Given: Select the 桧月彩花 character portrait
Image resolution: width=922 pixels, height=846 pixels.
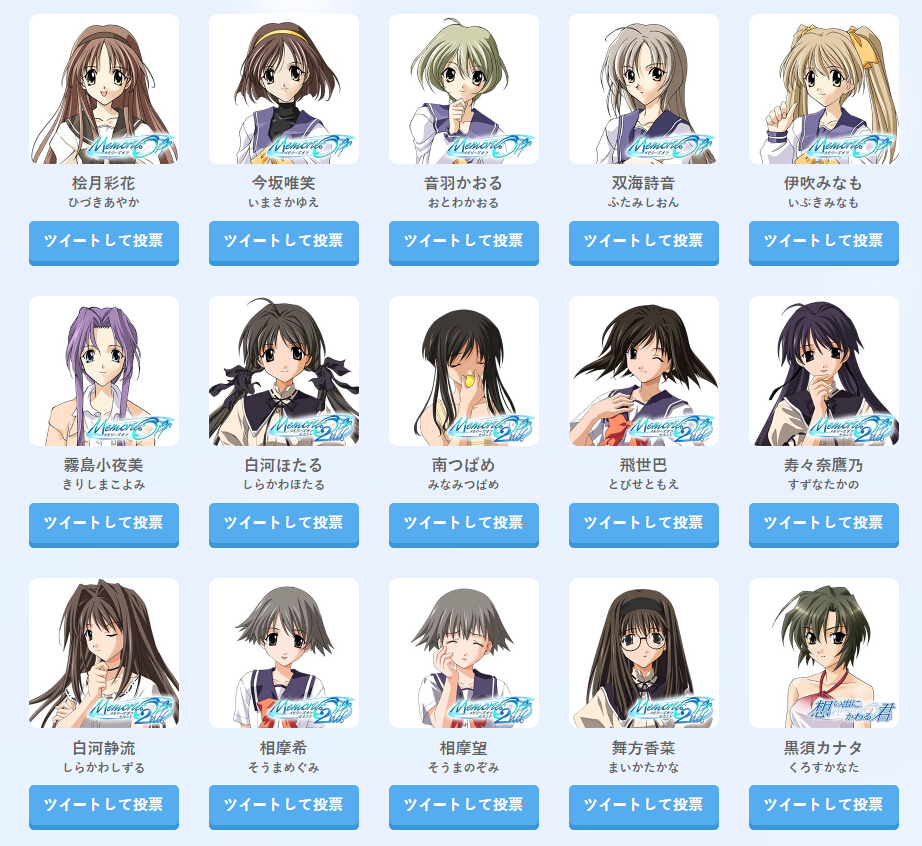Looking at the screenshot, I should pyautogui.click(x=104, y=89).
